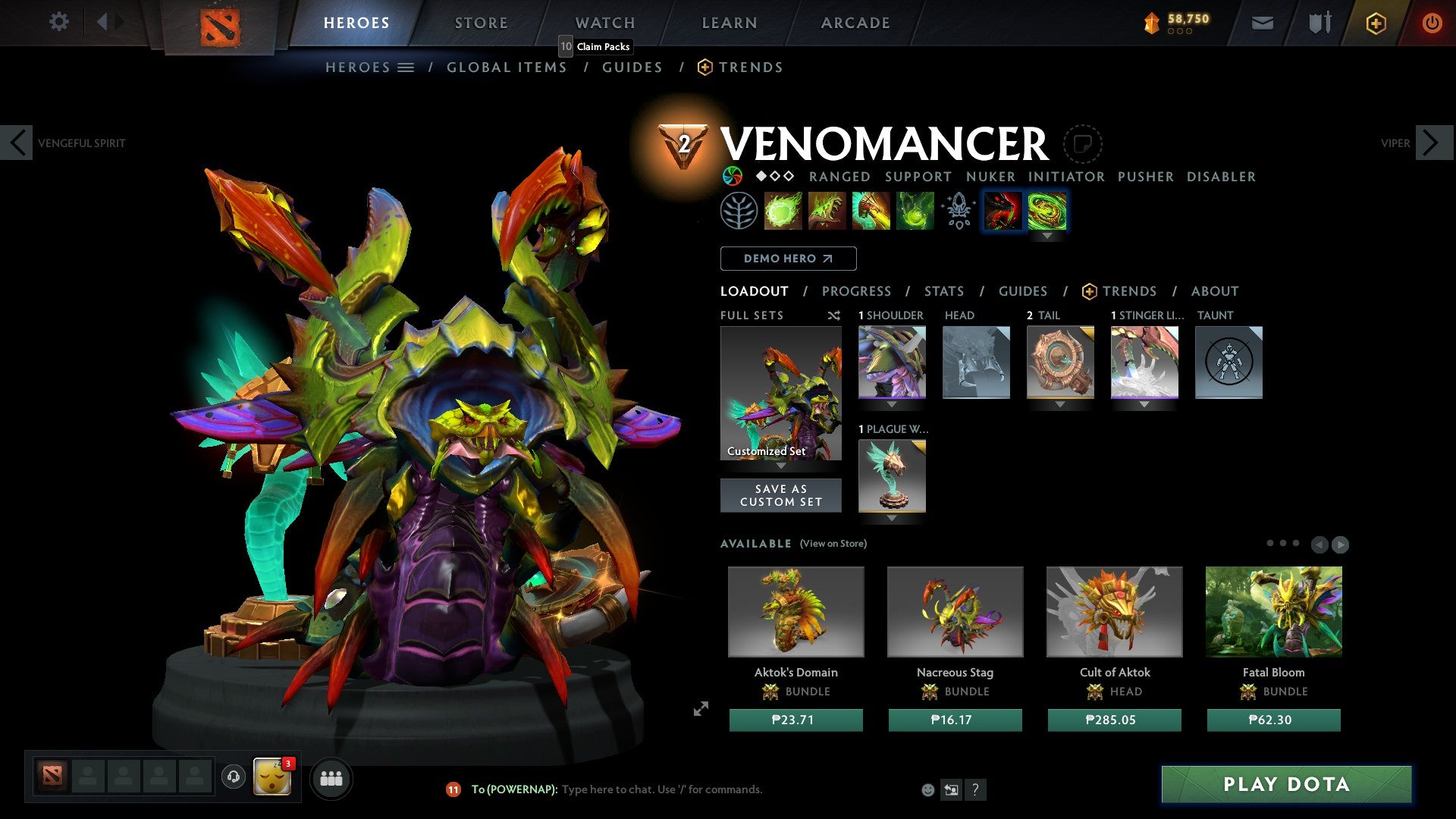This screenshot has width=1456, height=819.
Task: Open the settings gear icon
Action: [x=58, y=21]
